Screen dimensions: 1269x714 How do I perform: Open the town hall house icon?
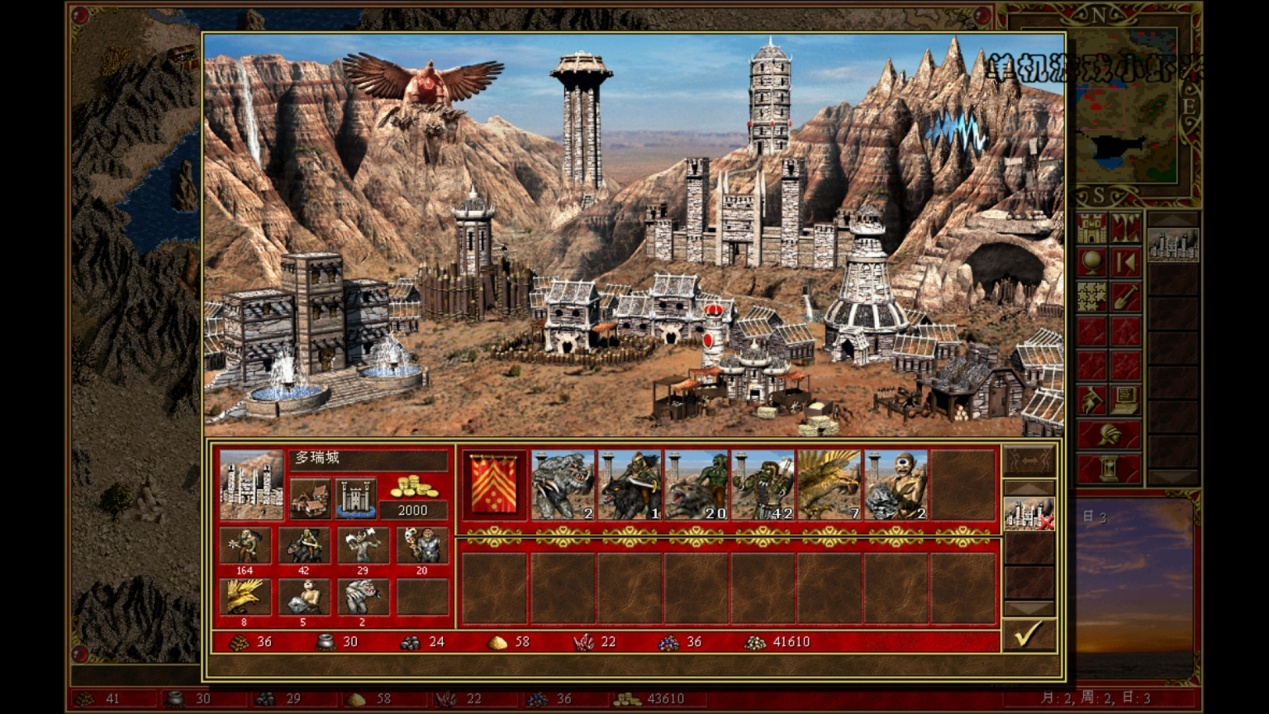click(310, 497)
